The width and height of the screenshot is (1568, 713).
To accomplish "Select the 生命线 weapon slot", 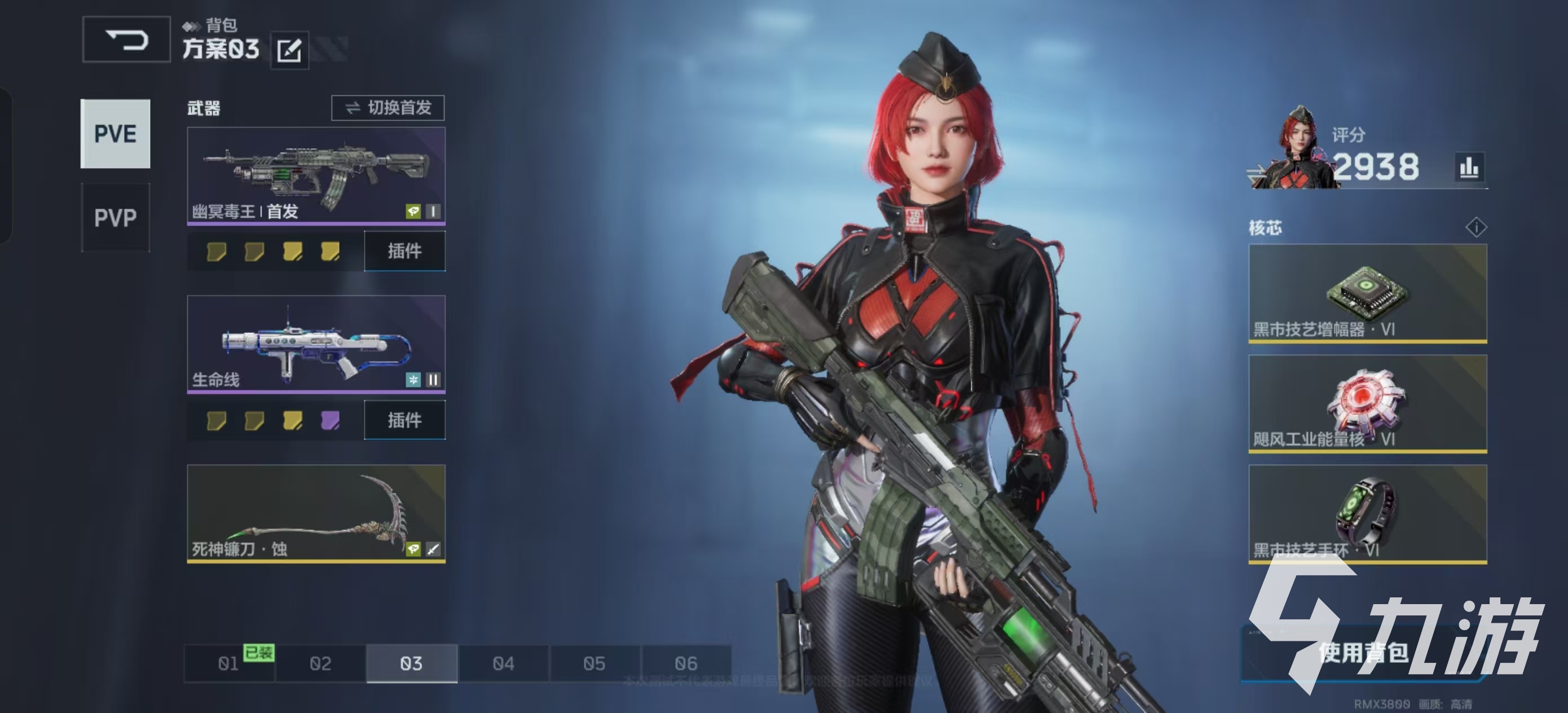I will click(316, 344).
